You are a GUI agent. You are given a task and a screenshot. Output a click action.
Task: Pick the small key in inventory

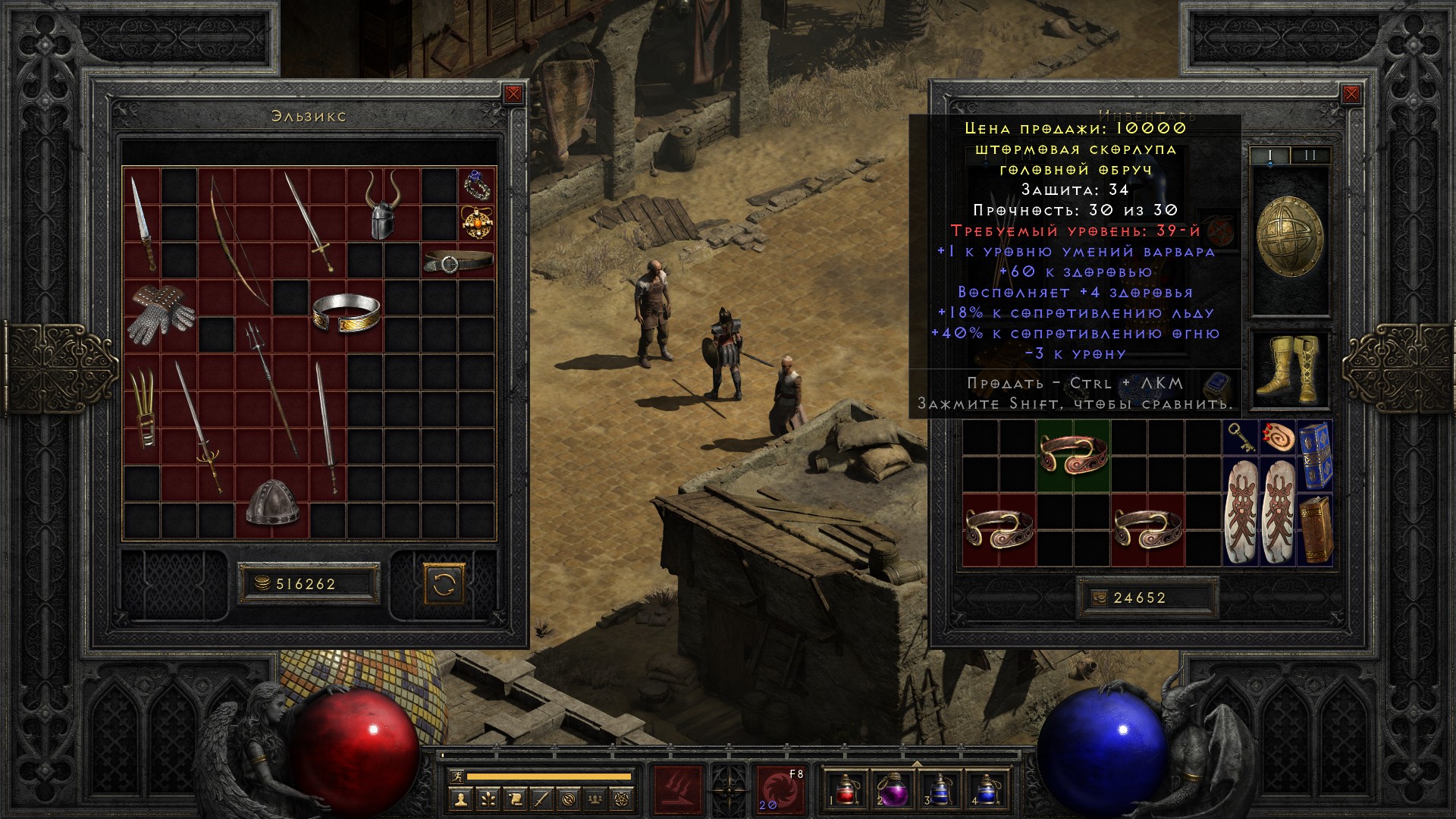1240,438
